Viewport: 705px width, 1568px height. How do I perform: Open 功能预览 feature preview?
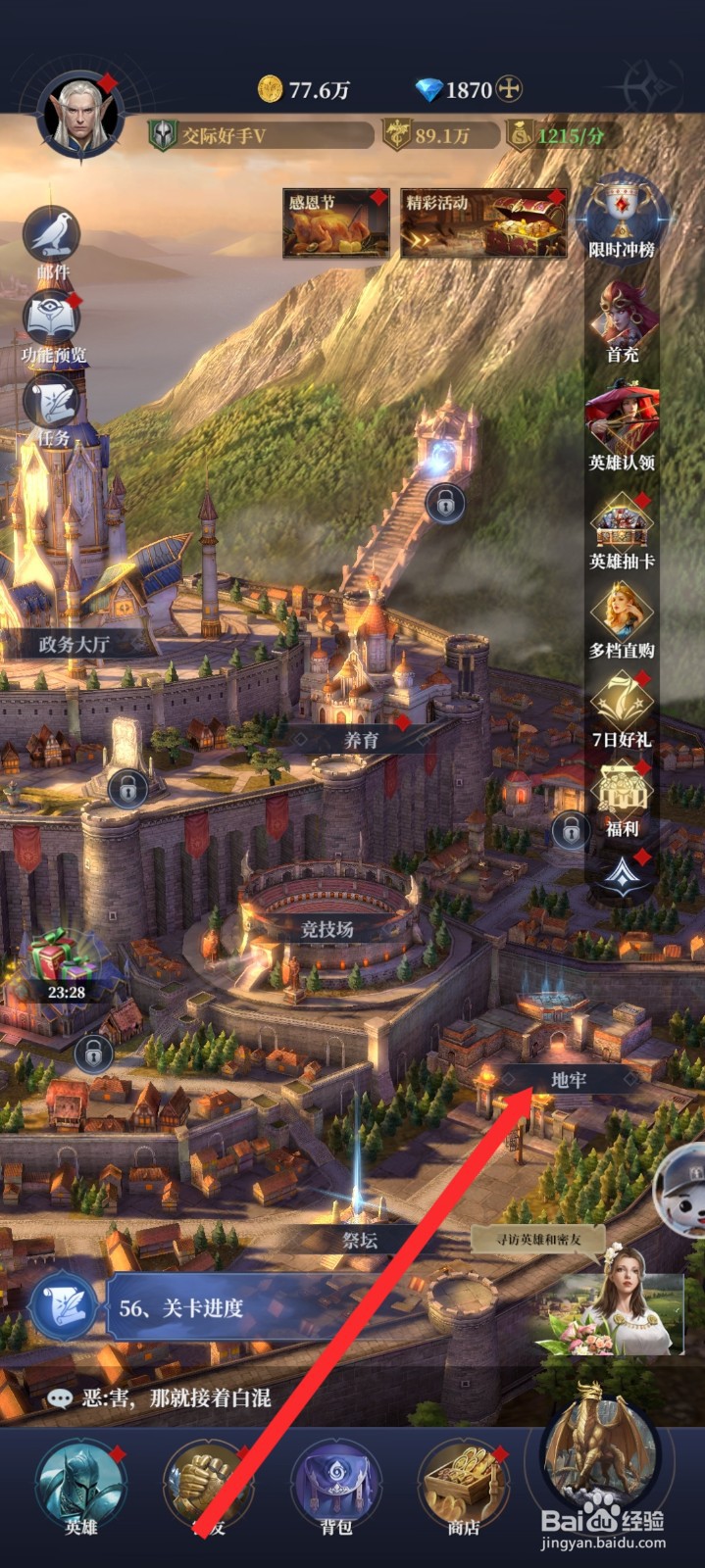click(52, 320)
